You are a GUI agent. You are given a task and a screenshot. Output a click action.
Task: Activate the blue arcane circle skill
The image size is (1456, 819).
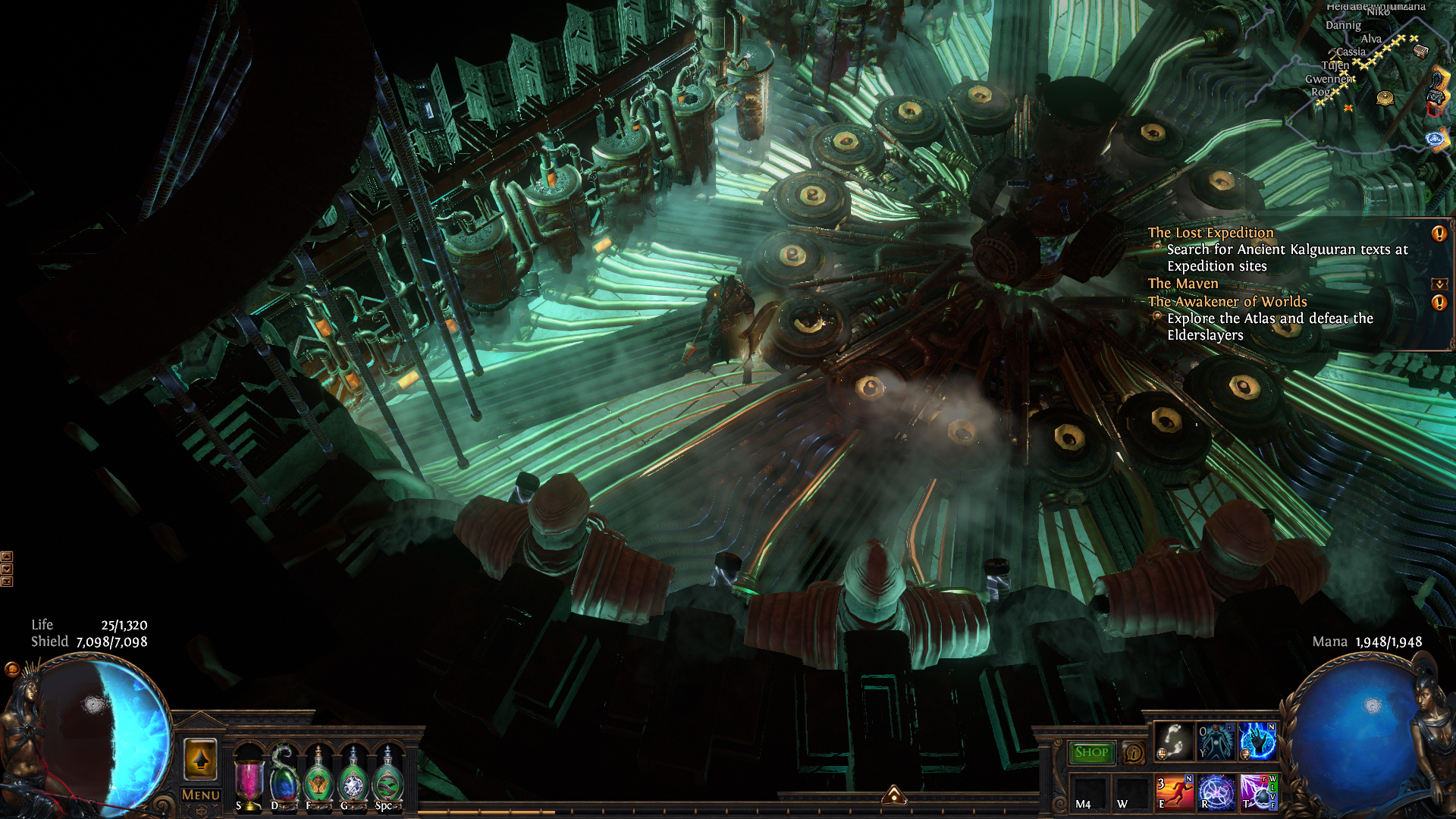coord(1216,792)
